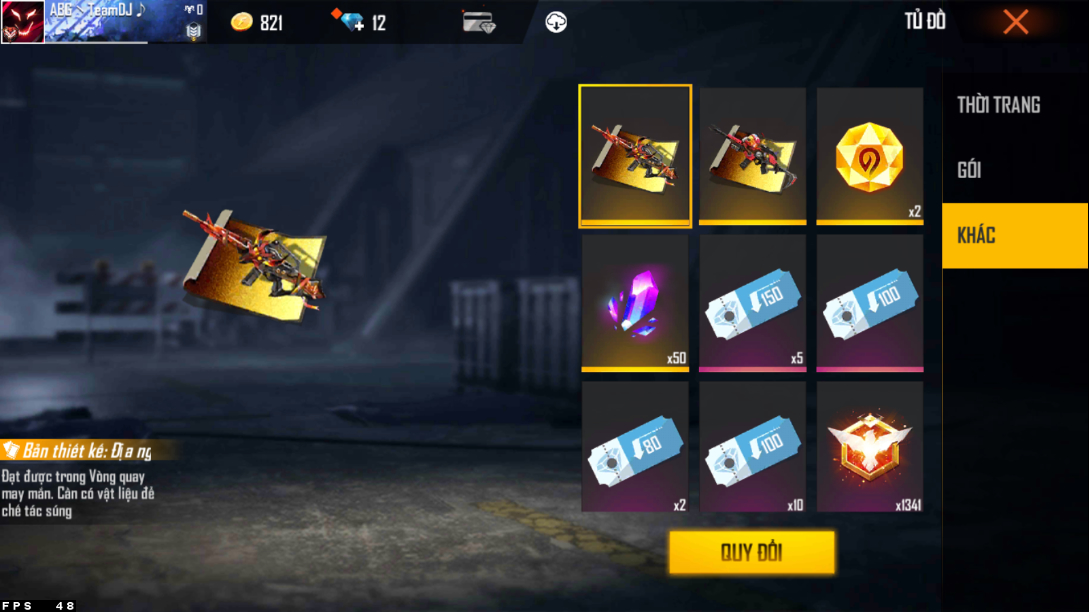
Task: Select the 100 voucher with x10 count
Action: click(x=752, y=446)
